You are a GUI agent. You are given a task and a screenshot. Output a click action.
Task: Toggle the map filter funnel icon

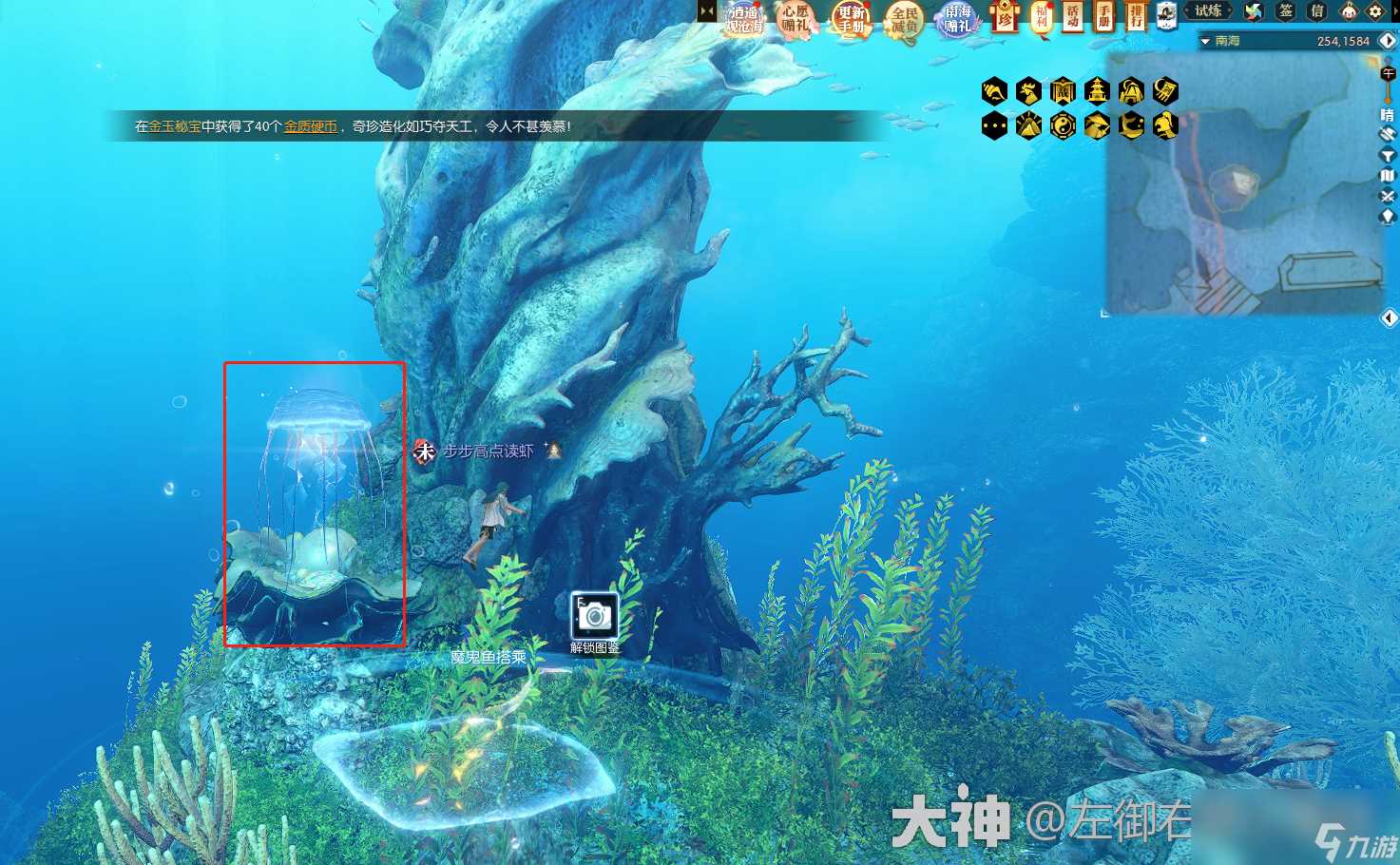tap(1388, 155)
